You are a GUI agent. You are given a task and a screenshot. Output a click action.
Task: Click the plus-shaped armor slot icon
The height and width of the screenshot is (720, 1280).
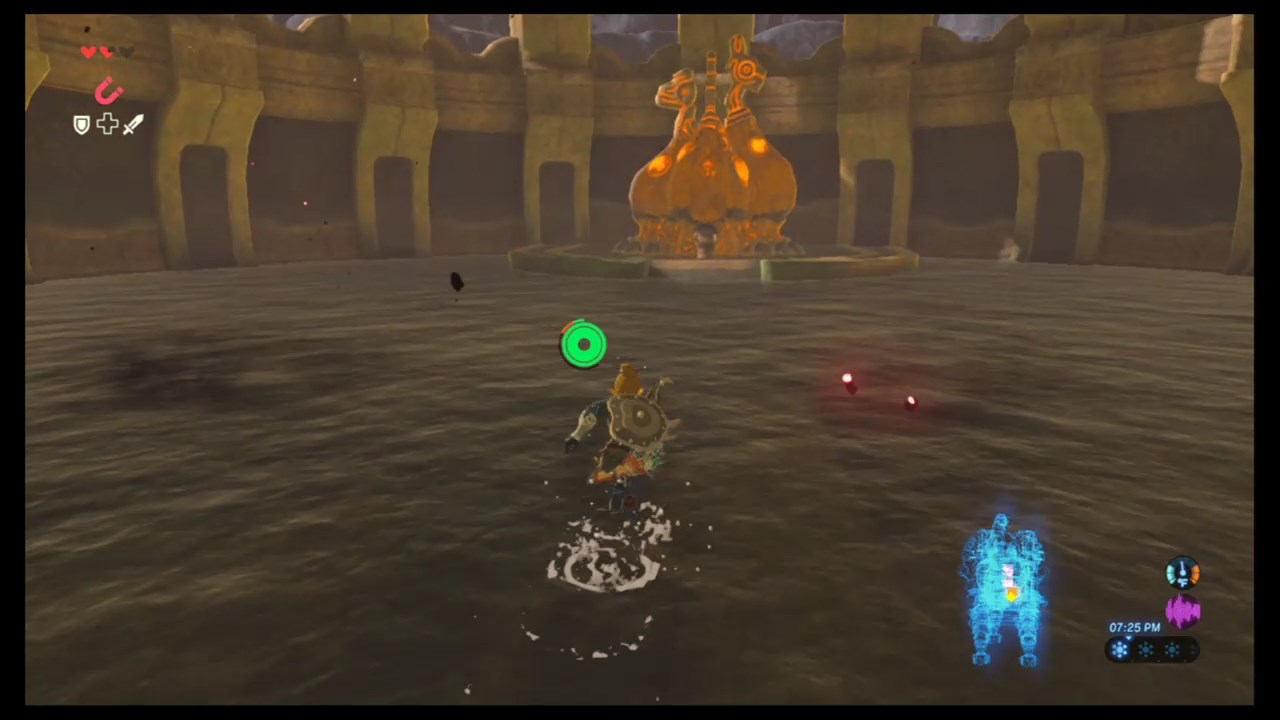(x=107, y=124)
